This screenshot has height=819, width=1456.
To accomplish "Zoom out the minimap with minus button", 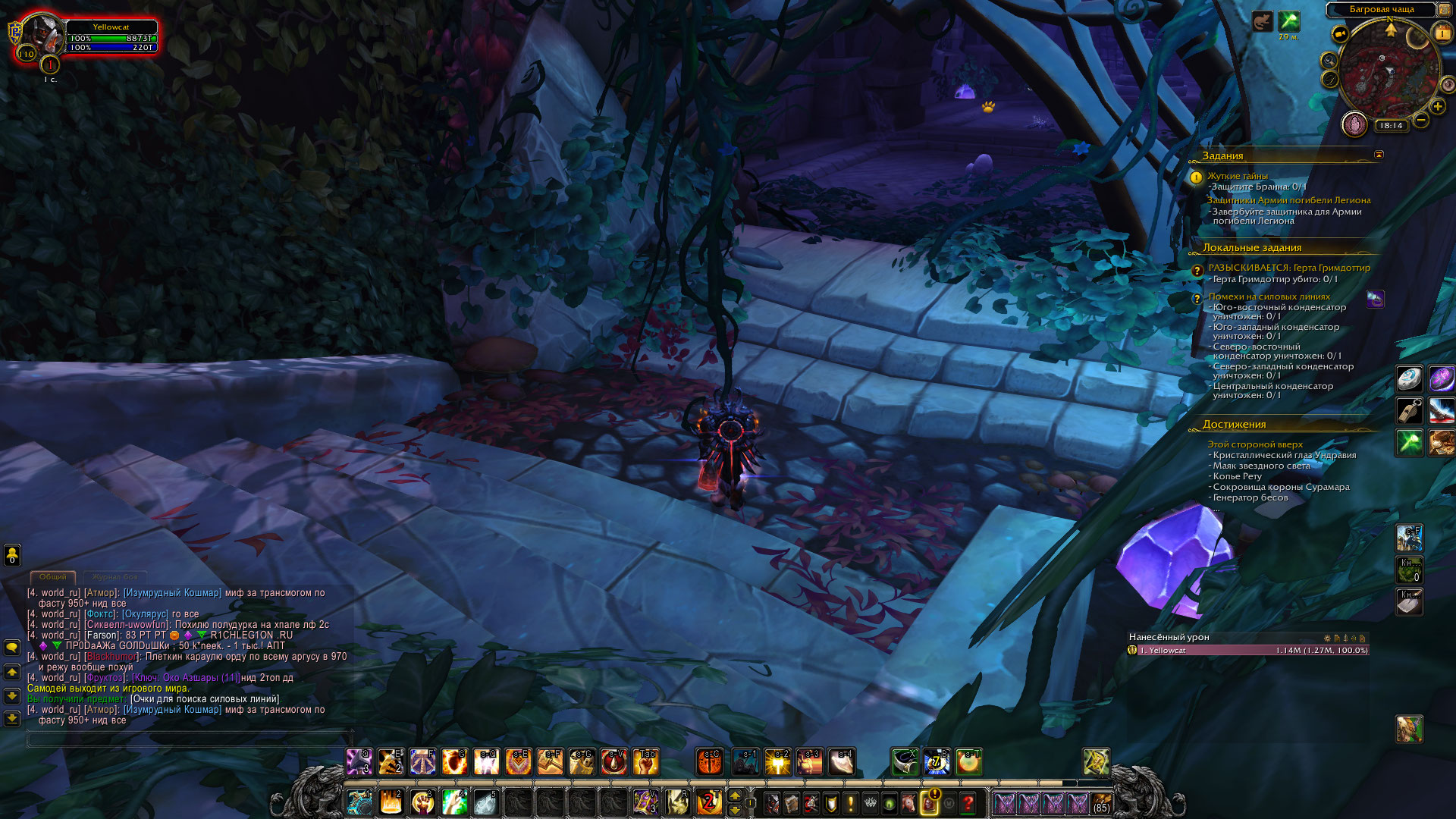I will (x=1421, y=120).
